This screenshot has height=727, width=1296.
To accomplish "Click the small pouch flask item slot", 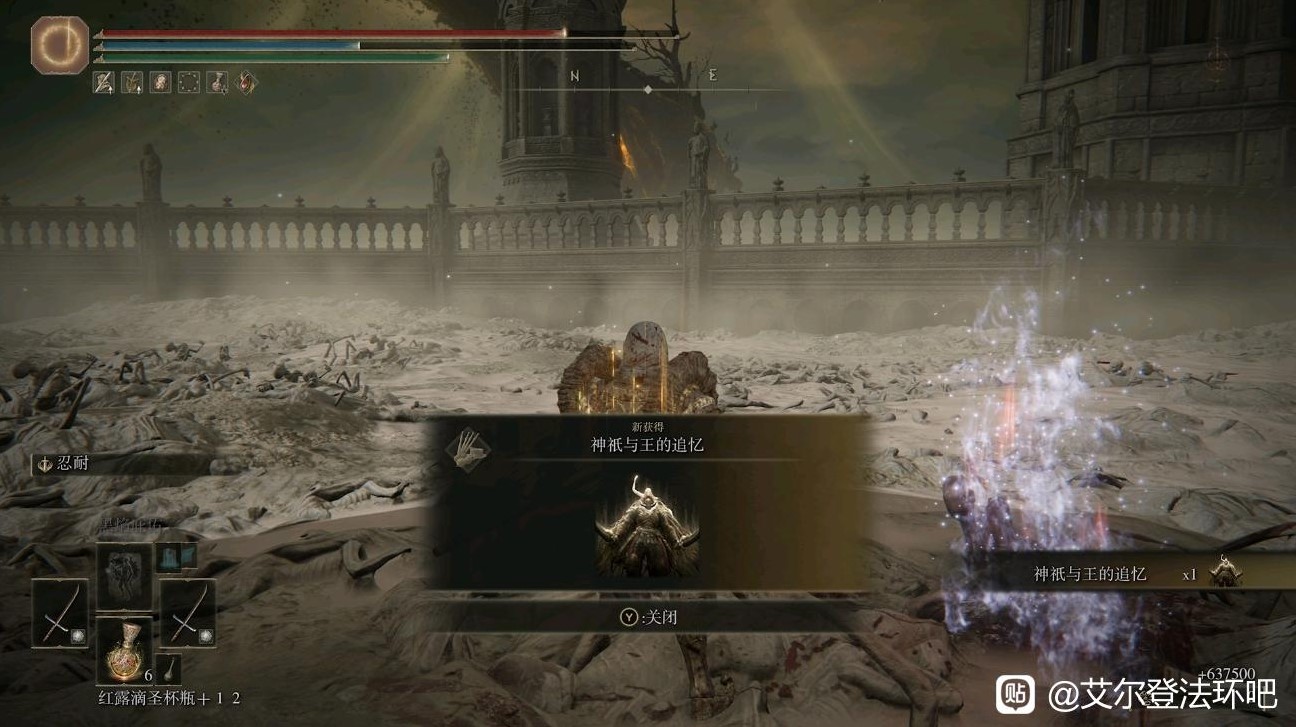I will [x=171, y=669].
